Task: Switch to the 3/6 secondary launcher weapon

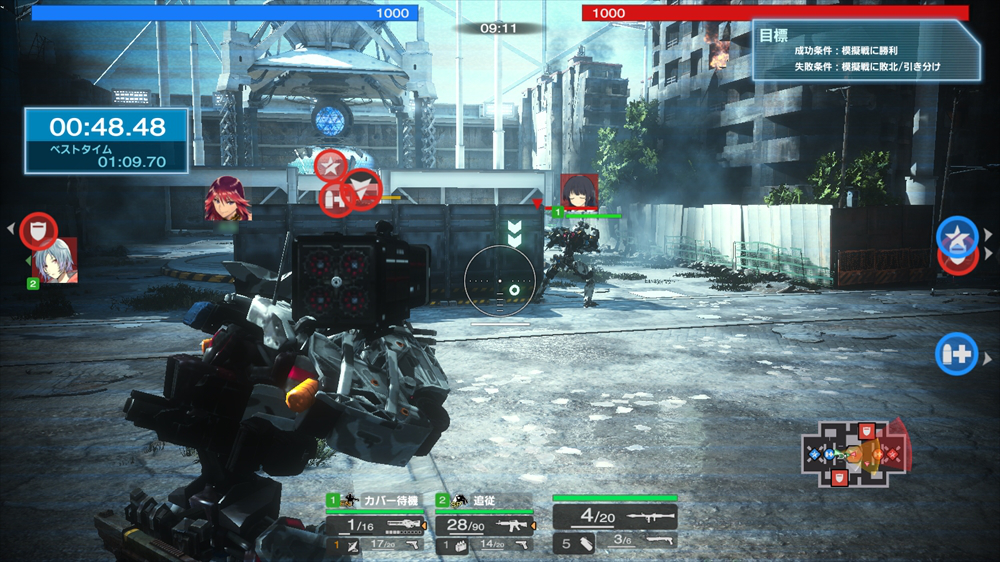Action: (638, 541)
